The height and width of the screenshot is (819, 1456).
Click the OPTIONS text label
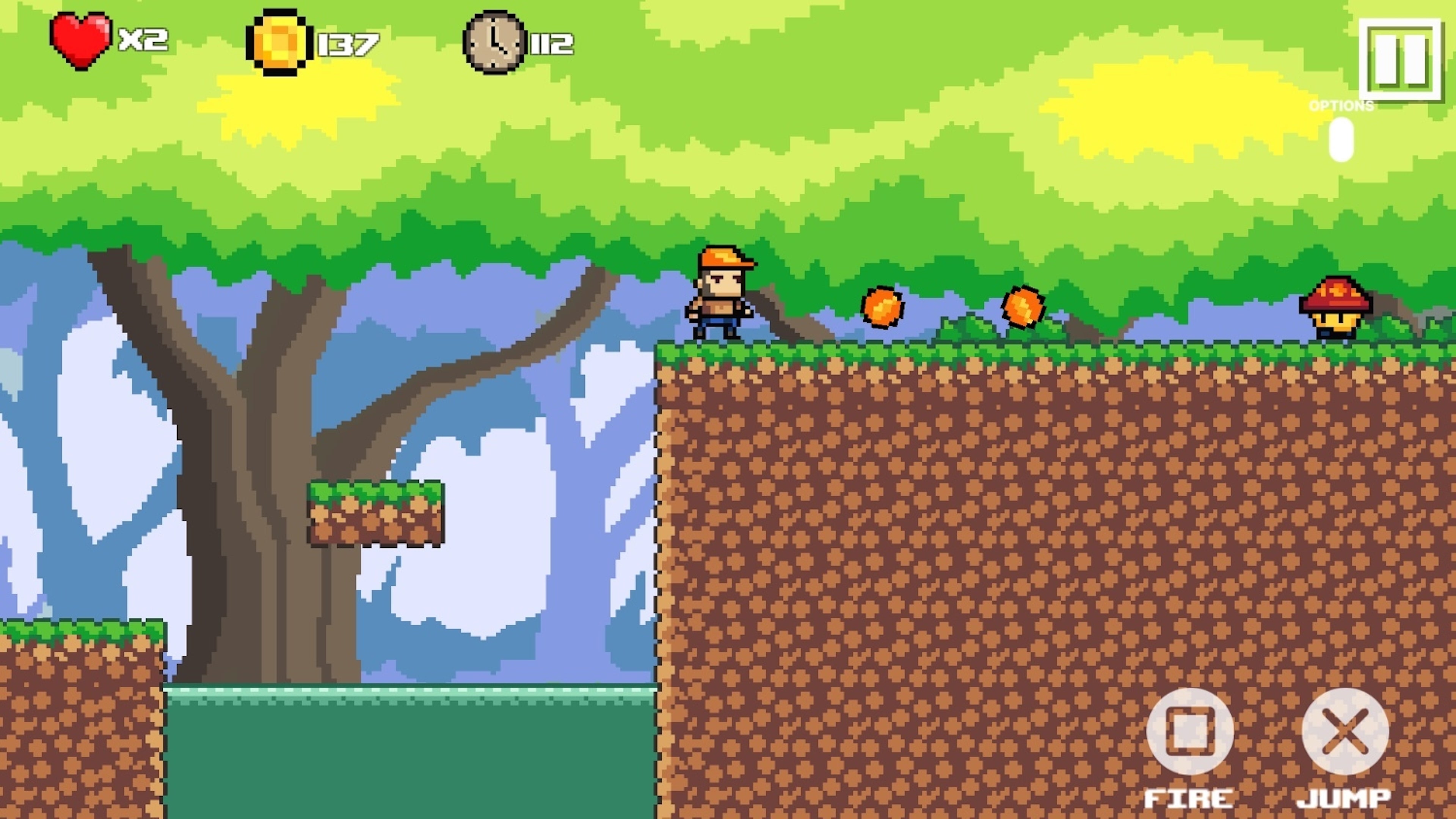tap(1341, 105)
